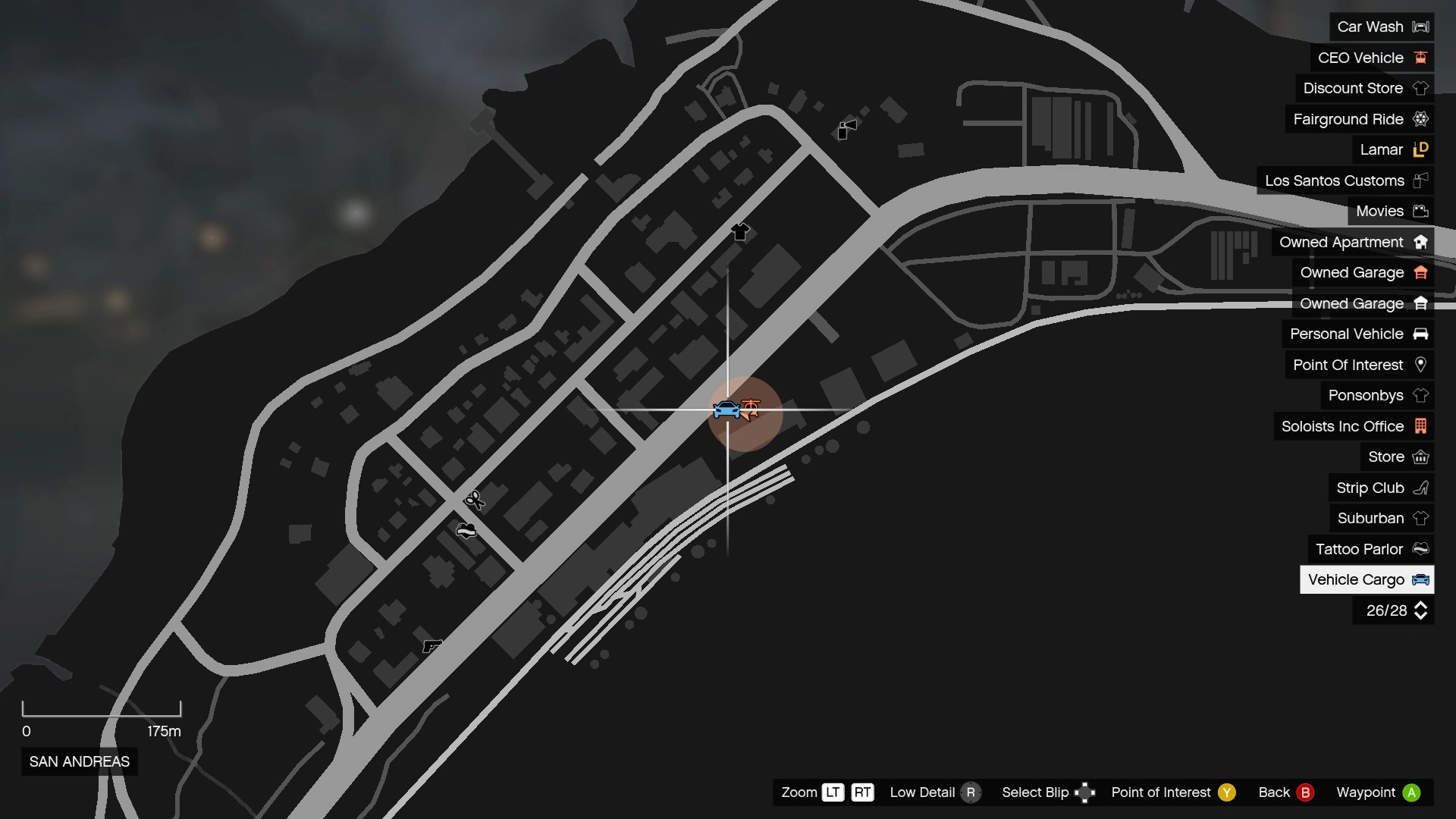1456x819 pixels.
Task: Enable the Point Of Interest marker
Action: pyautogui.click(x=1225, y=792)
